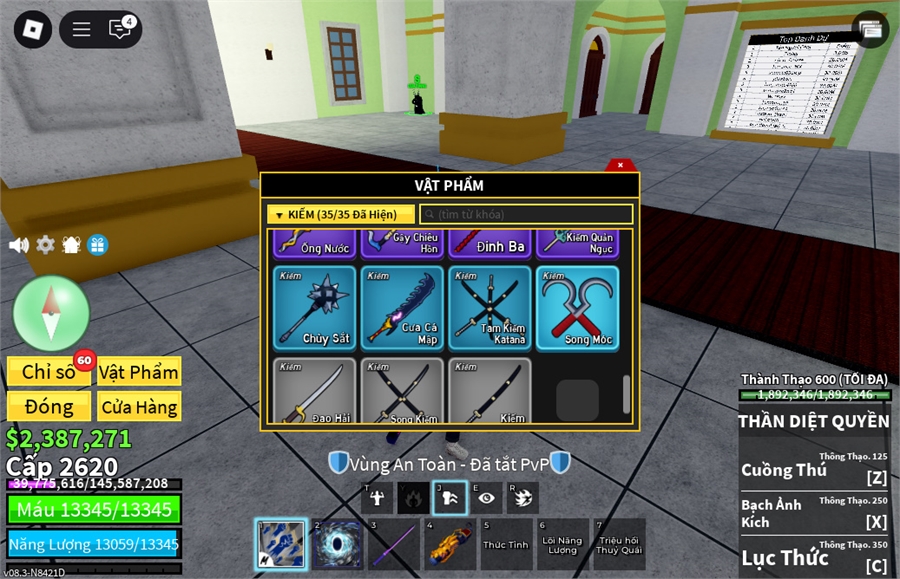Open the Chỉ số stats menu
The height and width of the screenshot is (579, 900).
pos(49,372)
